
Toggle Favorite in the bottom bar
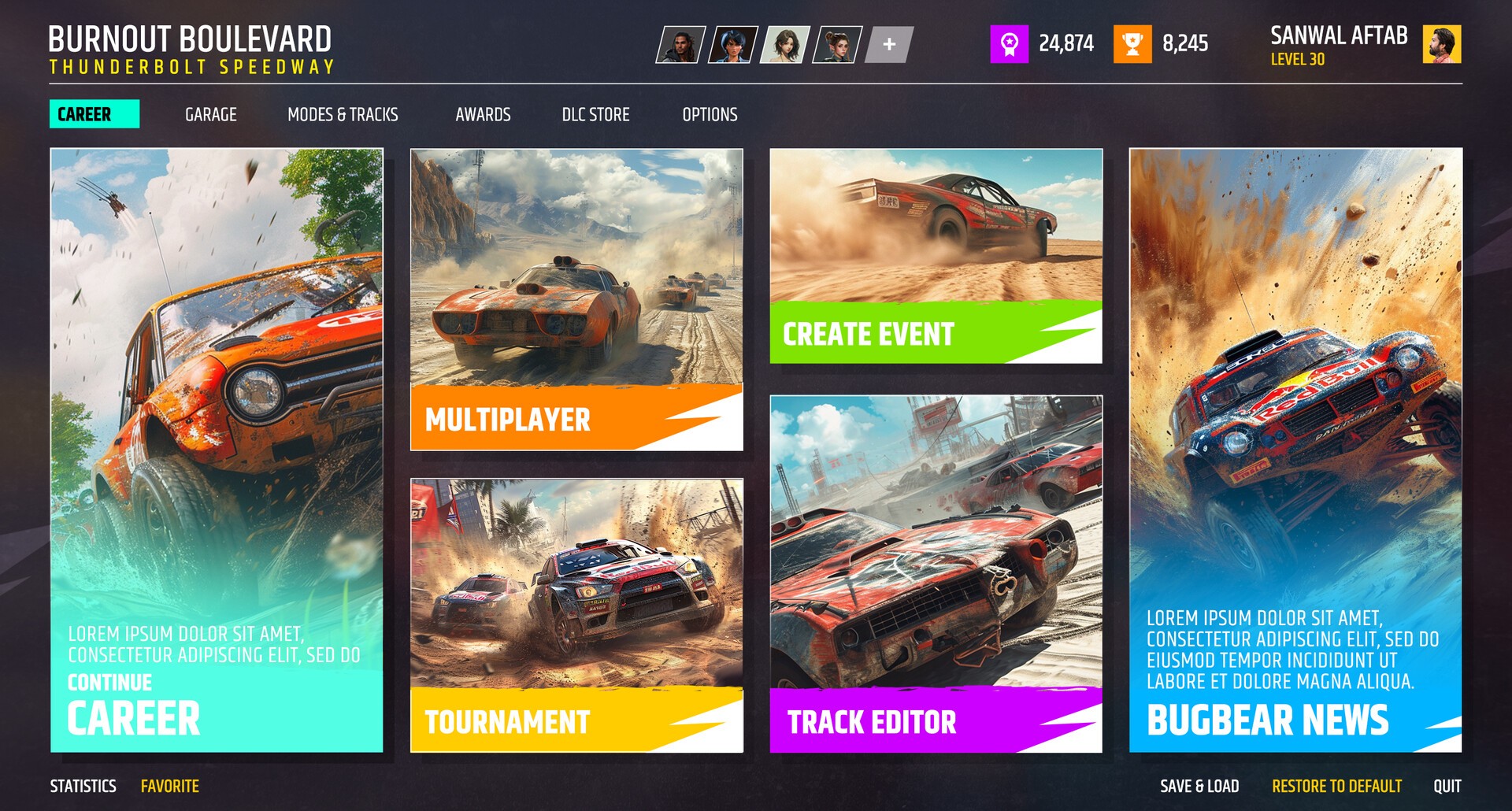pyautogui.click(x=169, y=785)
